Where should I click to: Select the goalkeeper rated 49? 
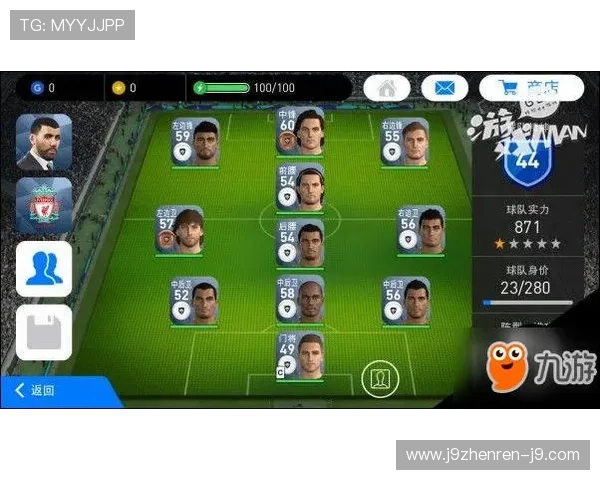point(300,356)
